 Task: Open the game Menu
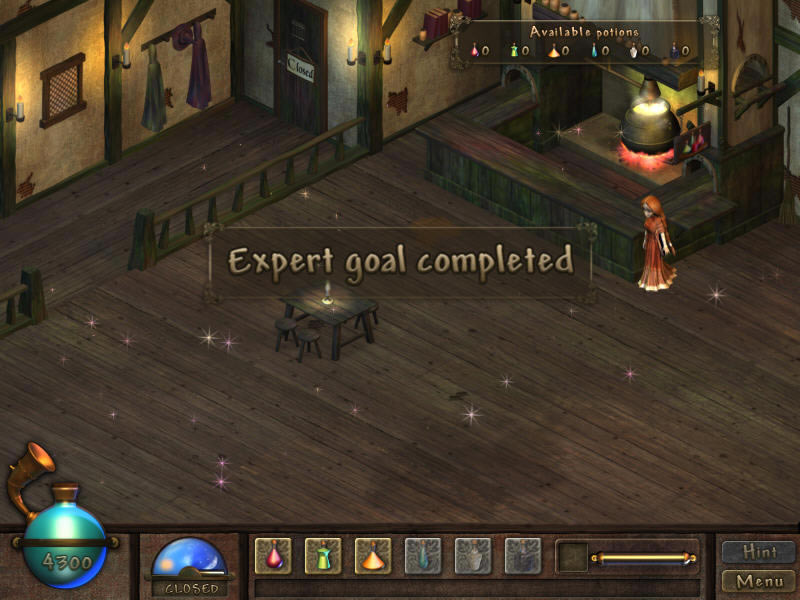pyautogui.click(x=758, y=581)
